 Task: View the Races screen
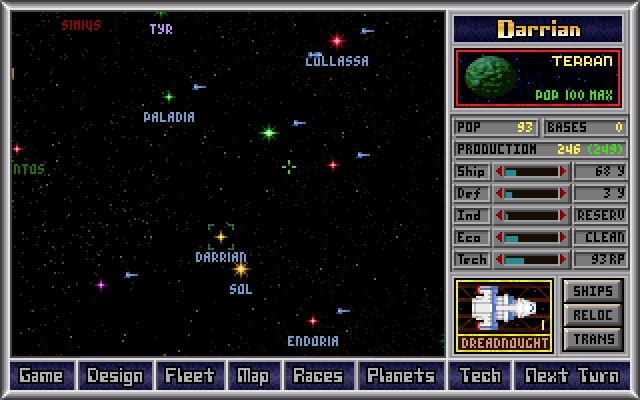pos(318,376)
